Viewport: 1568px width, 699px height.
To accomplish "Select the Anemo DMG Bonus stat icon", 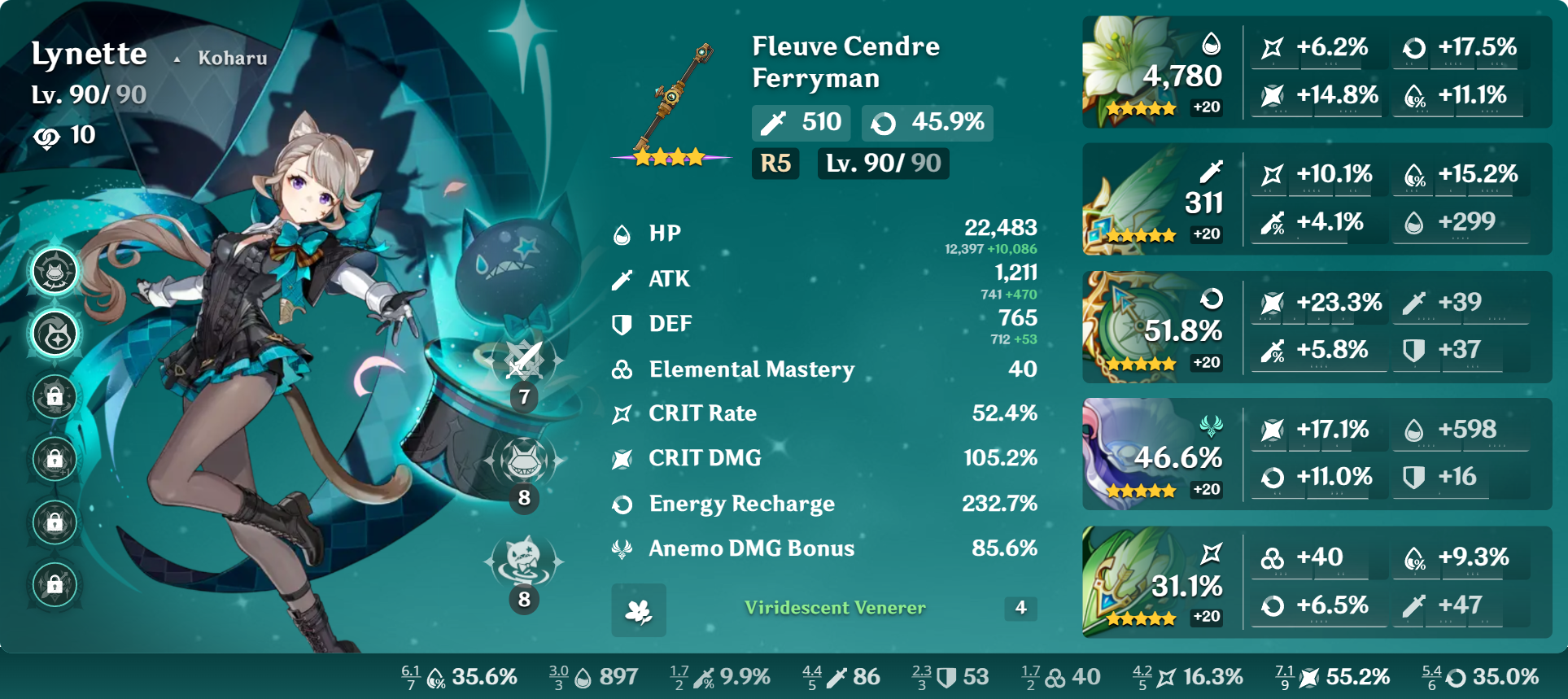I will (x=622, y=548).
